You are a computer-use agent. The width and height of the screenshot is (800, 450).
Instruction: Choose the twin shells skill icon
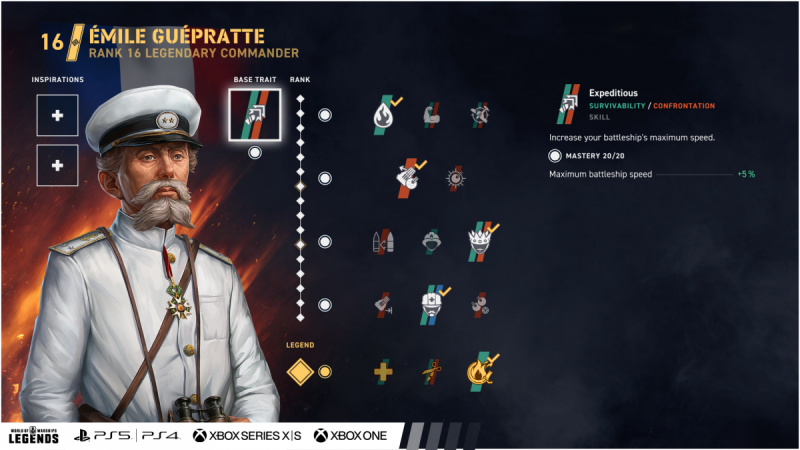[x=383, y=242]
